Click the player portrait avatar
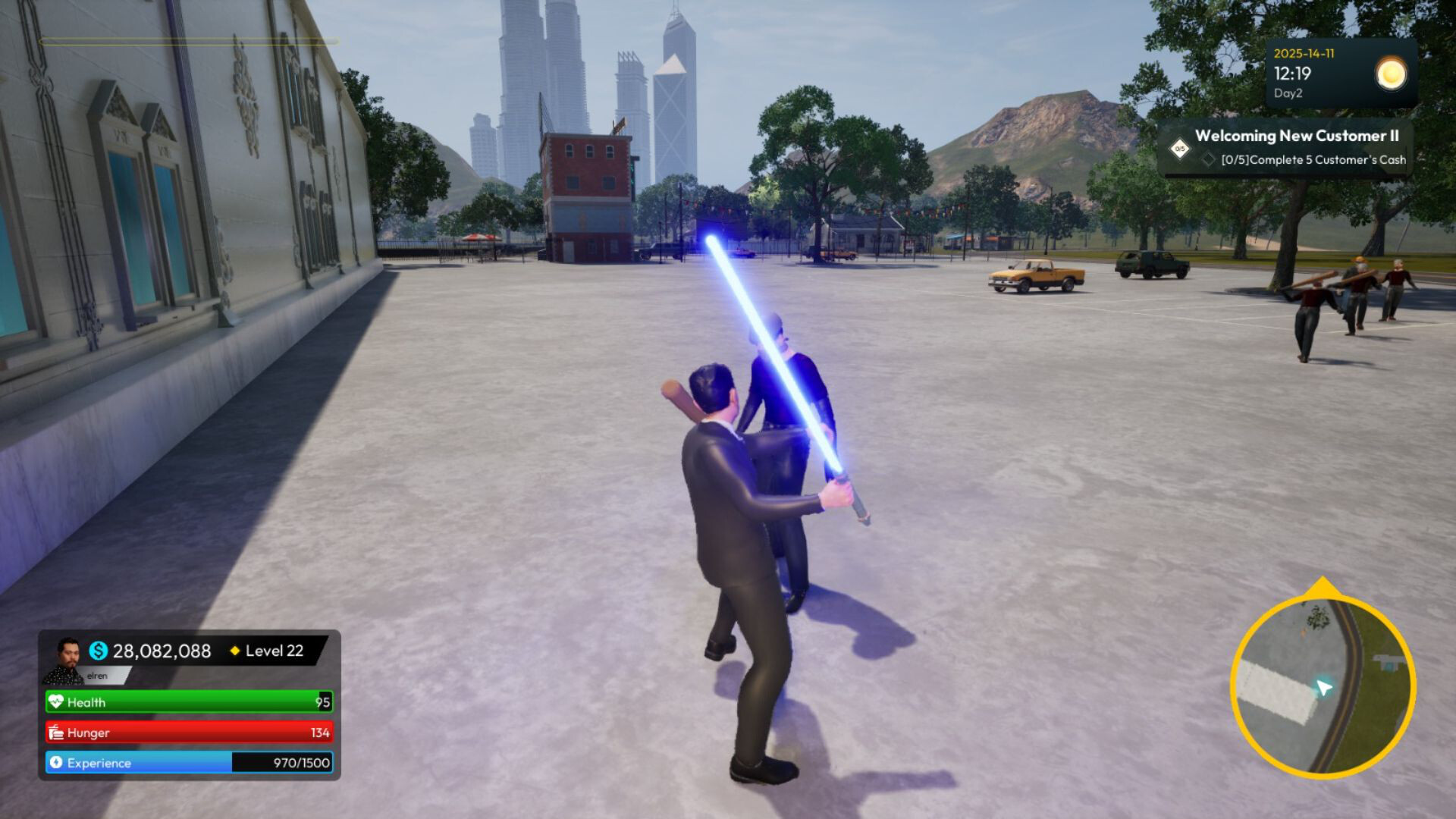1456x819 pixels. tap(67, 659)
